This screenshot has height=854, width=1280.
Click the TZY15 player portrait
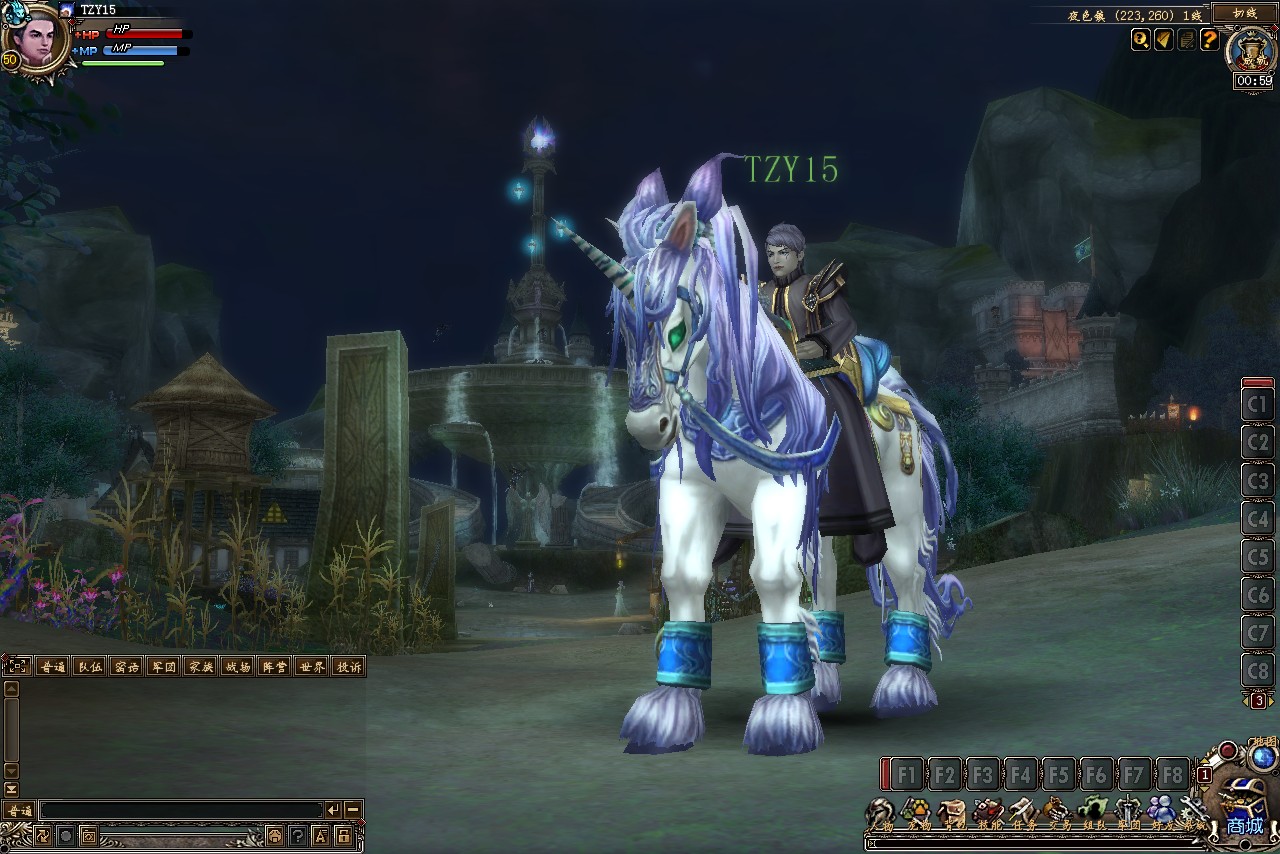click(x=37, y=40)
